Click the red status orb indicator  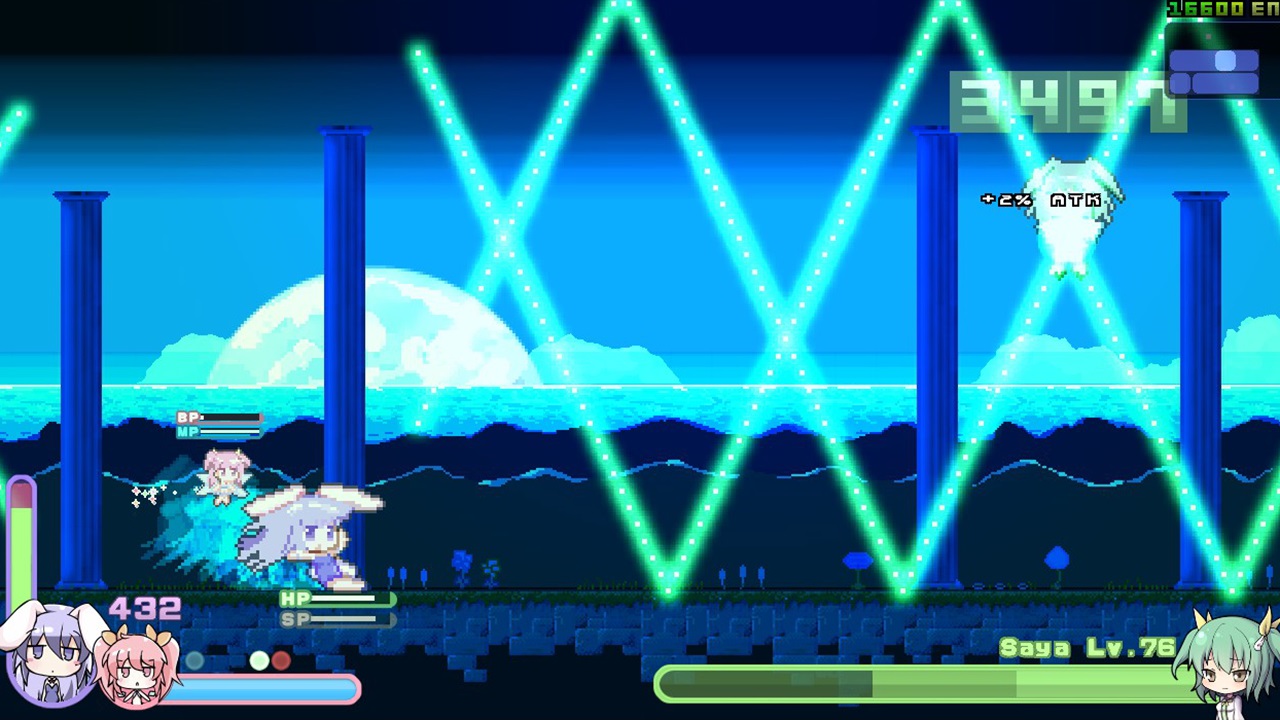[x=281, y=659]
